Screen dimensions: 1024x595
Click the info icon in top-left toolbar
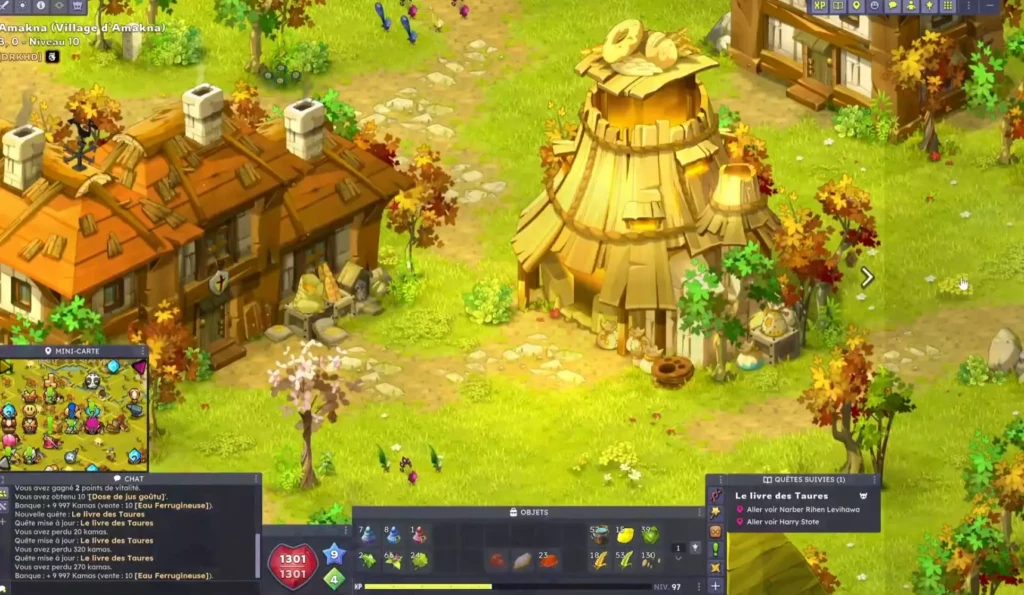click(41, 6)
